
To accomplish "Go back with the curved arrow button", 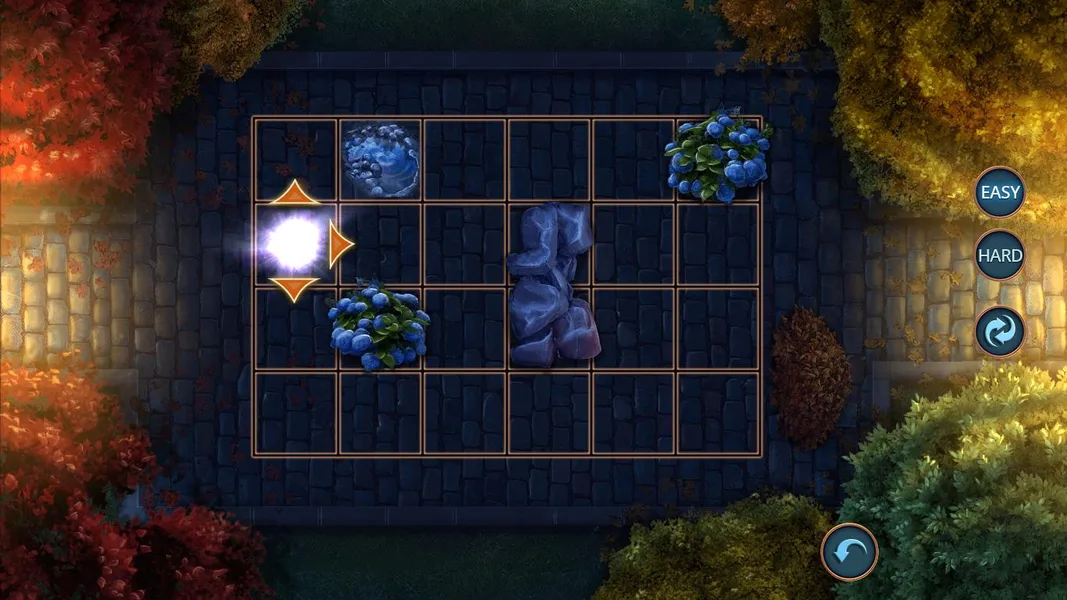I will tap(849, 551).
